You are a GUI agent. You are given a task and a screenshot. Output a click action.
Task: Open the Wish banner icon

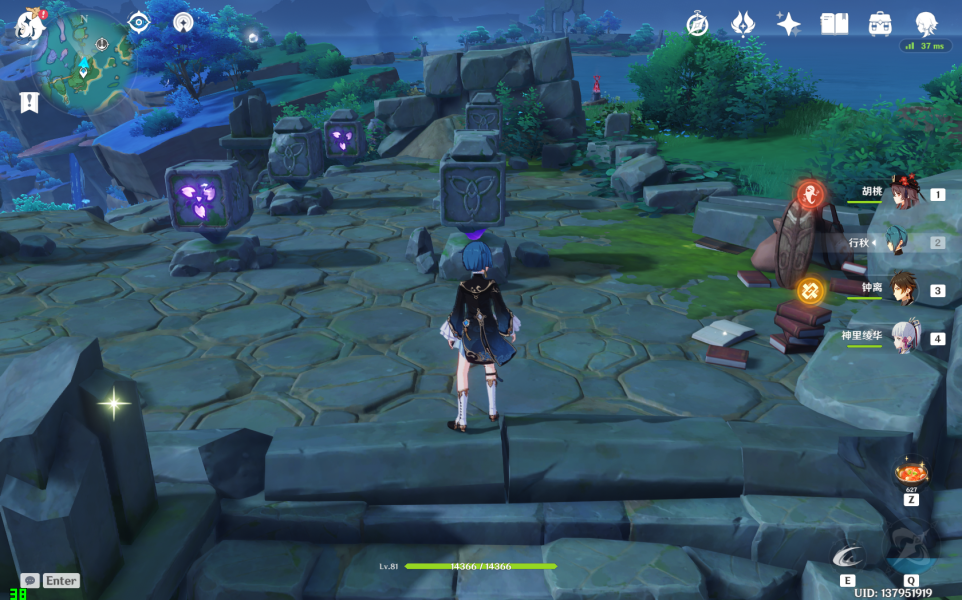pyautogui.click(x=742, y=24)
